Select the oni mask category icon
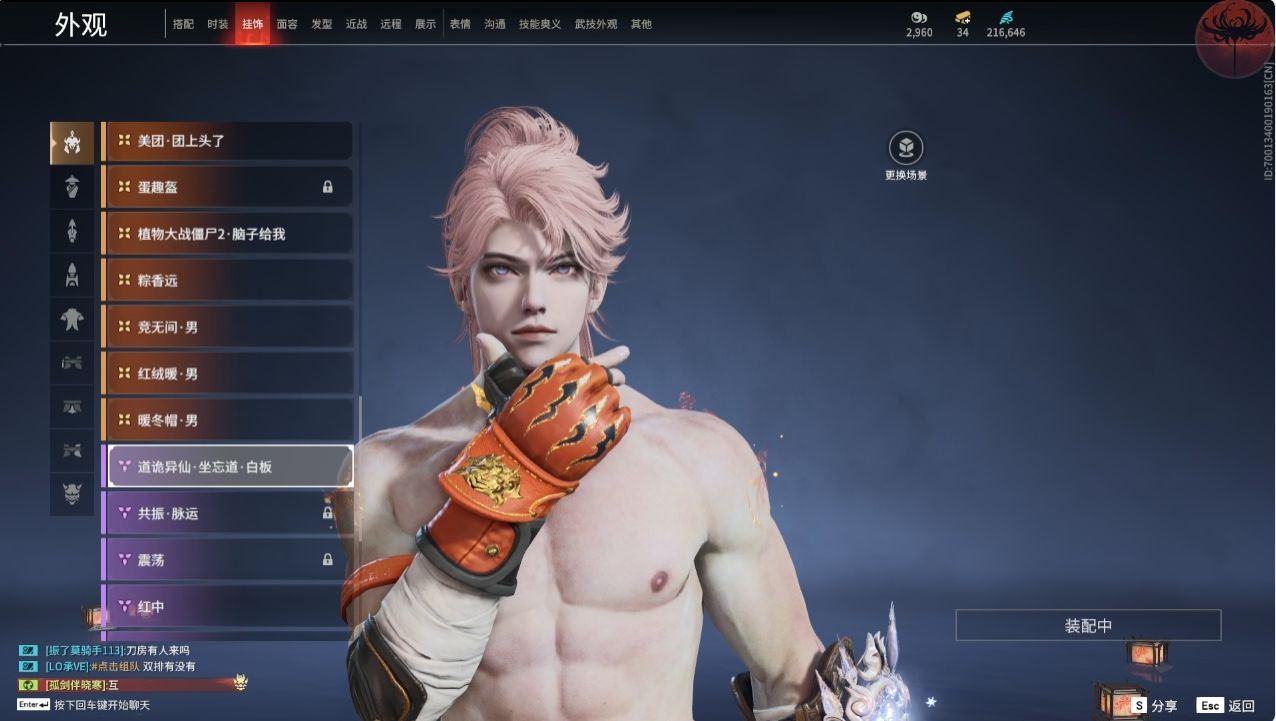 tap(72, 493)
